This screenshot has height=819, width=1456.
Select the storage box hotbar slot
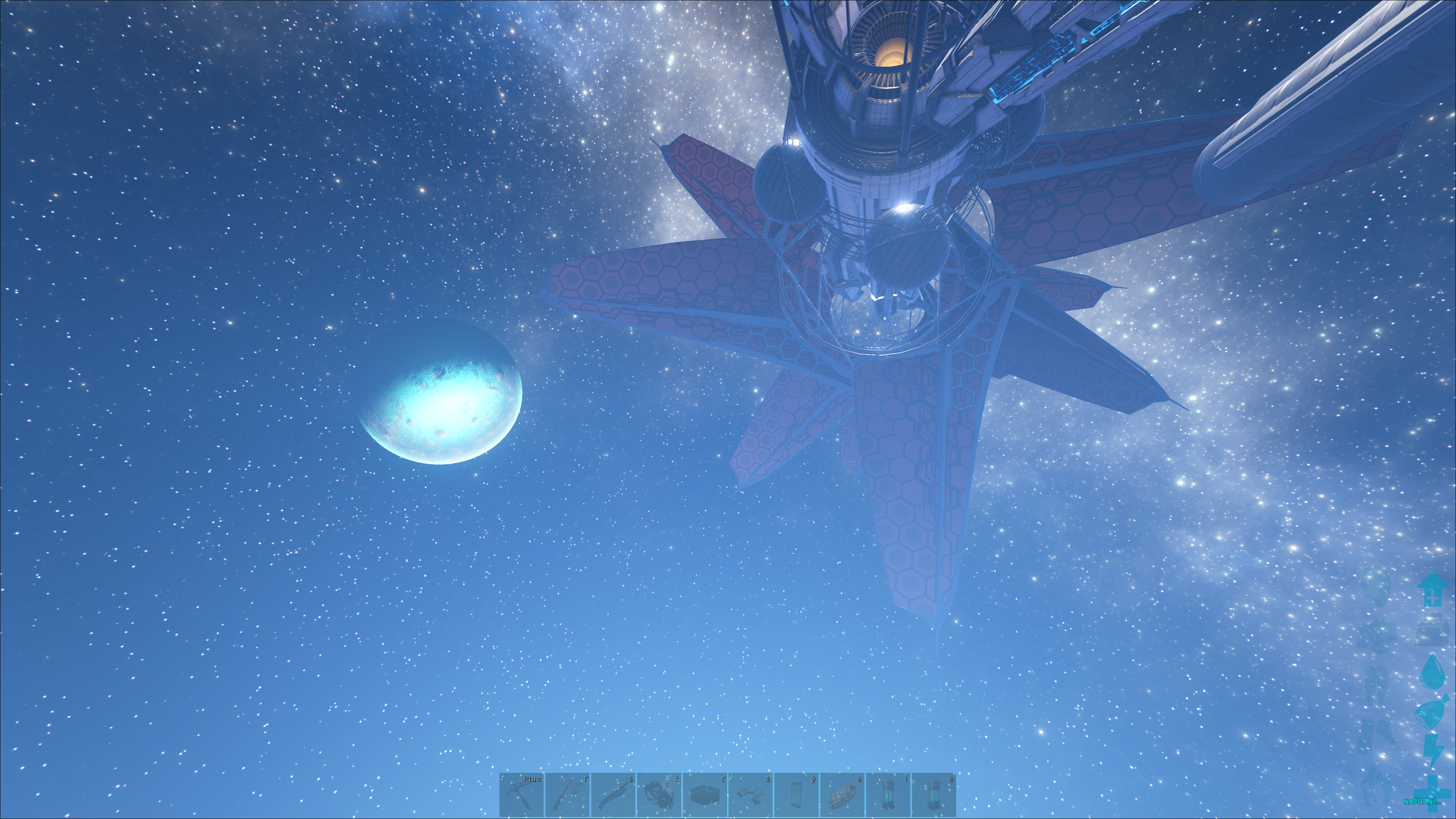click(x=705, y=795)
